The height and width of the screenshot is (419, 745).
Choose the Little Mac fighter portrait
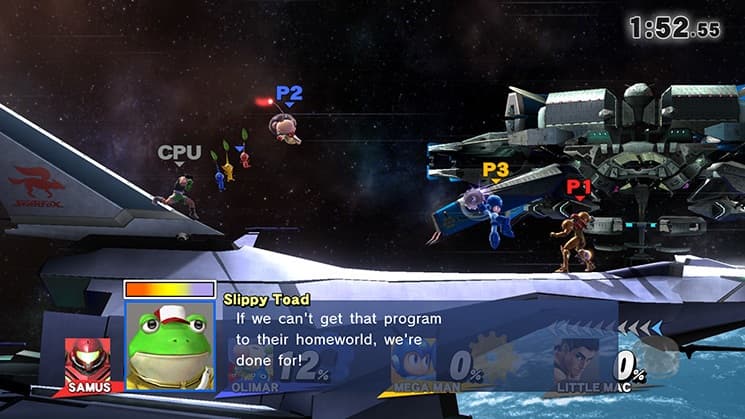(x=577, y=360)
